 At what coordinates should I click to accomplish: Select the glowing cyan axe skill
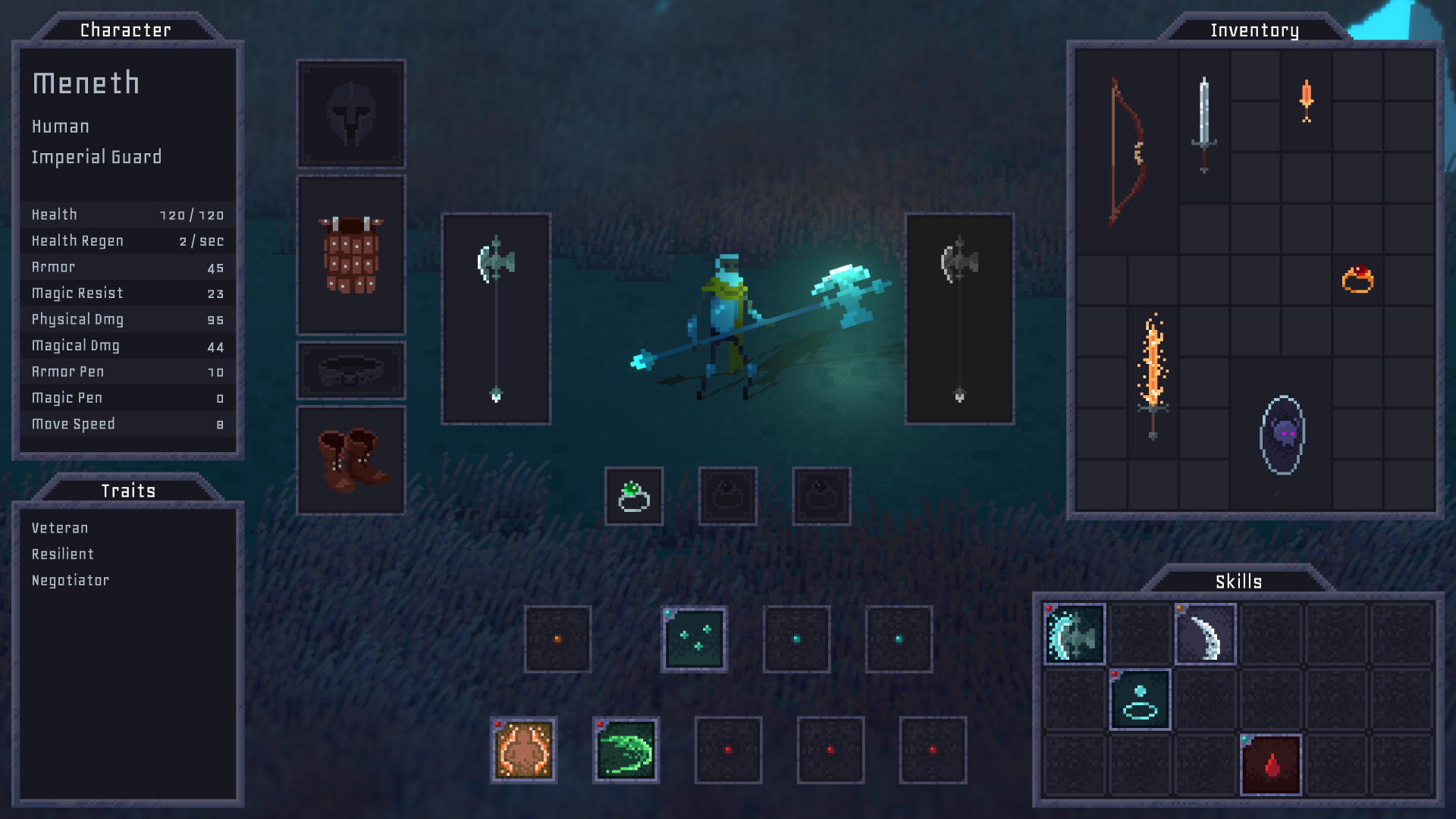(x=1075, y=635)
